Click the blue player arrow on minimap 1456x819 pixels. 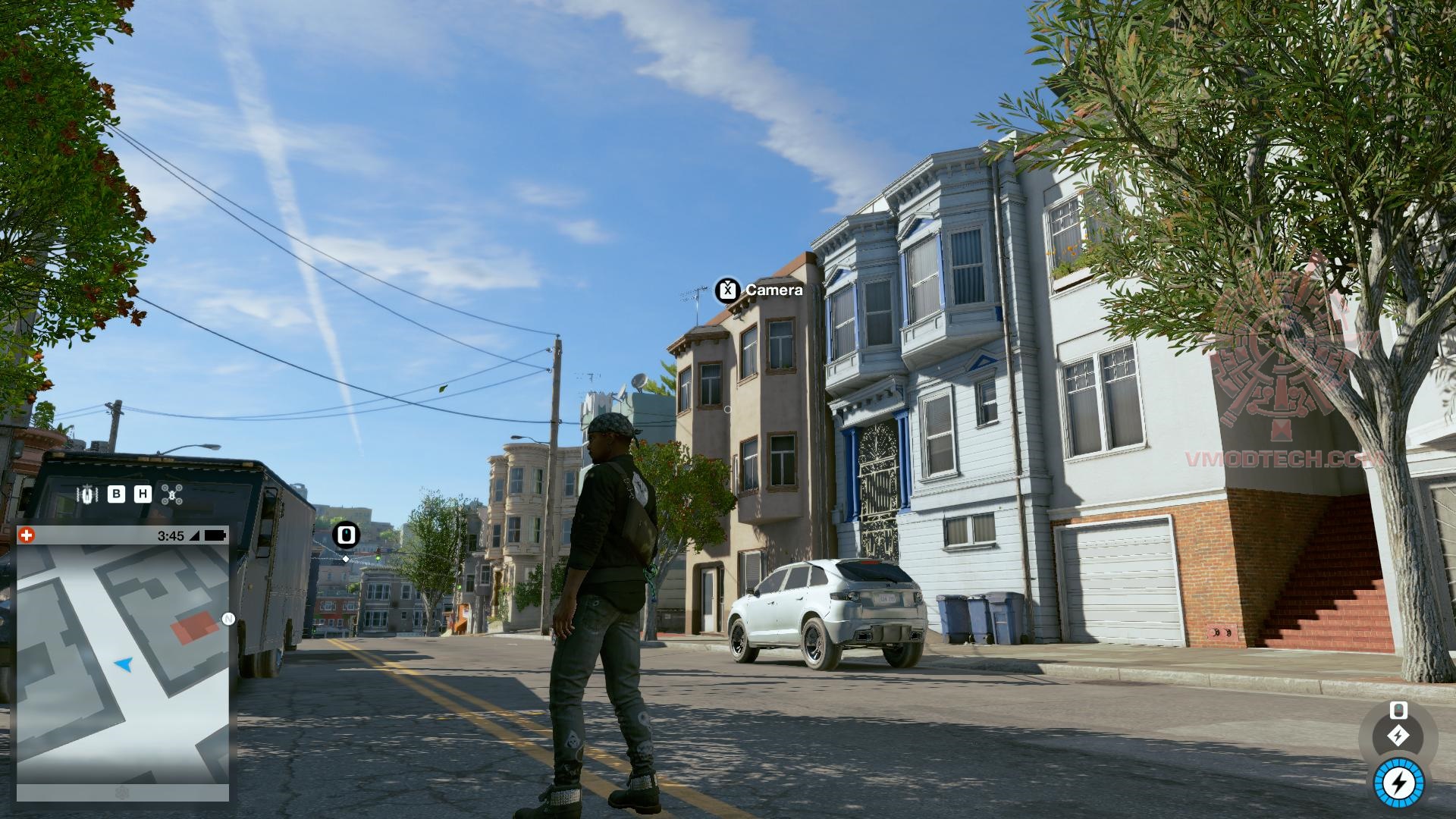(124, 664)
